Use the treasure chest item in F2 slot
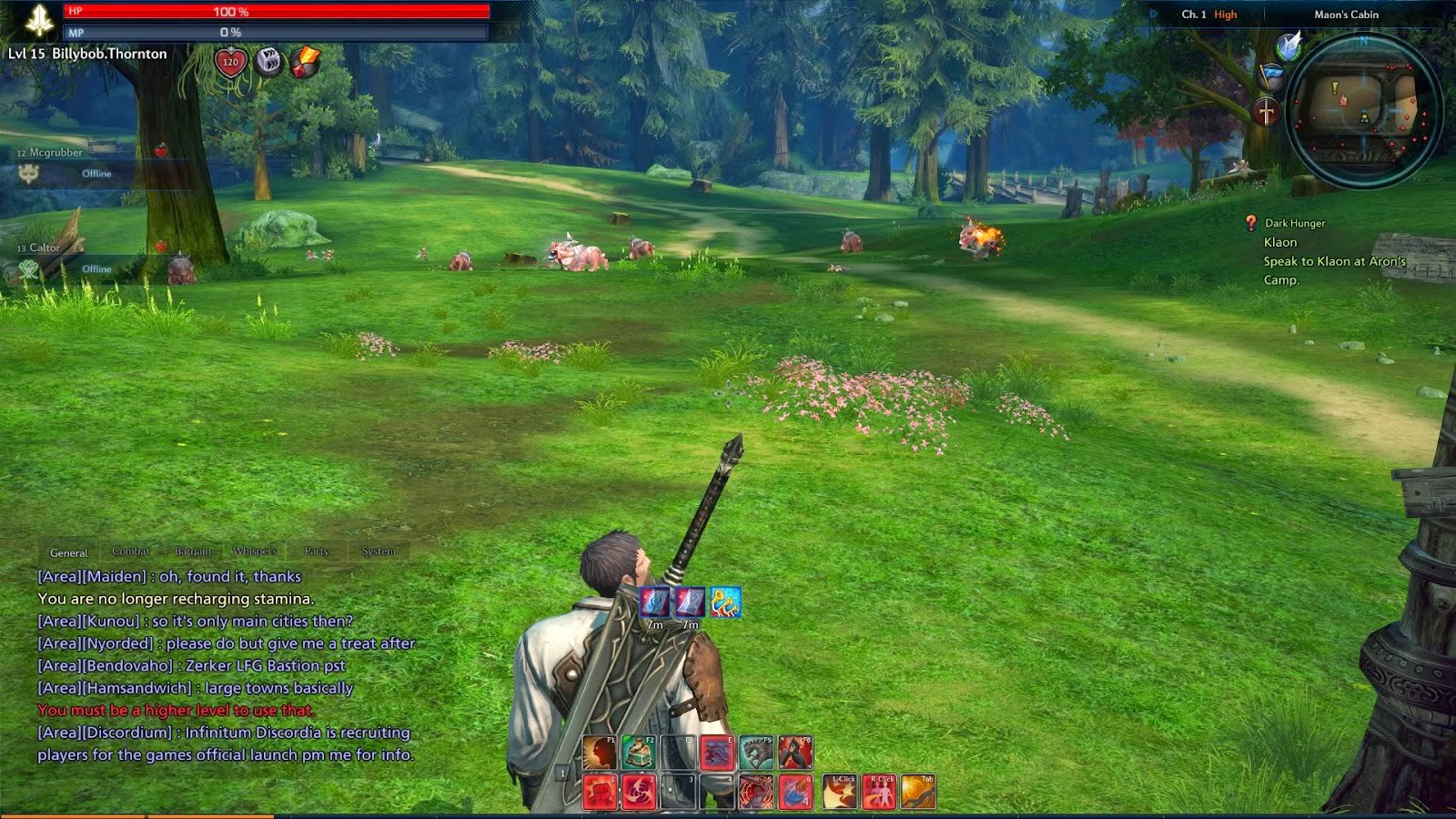This screenshot has height=819, width=1456. click(639, 753)
